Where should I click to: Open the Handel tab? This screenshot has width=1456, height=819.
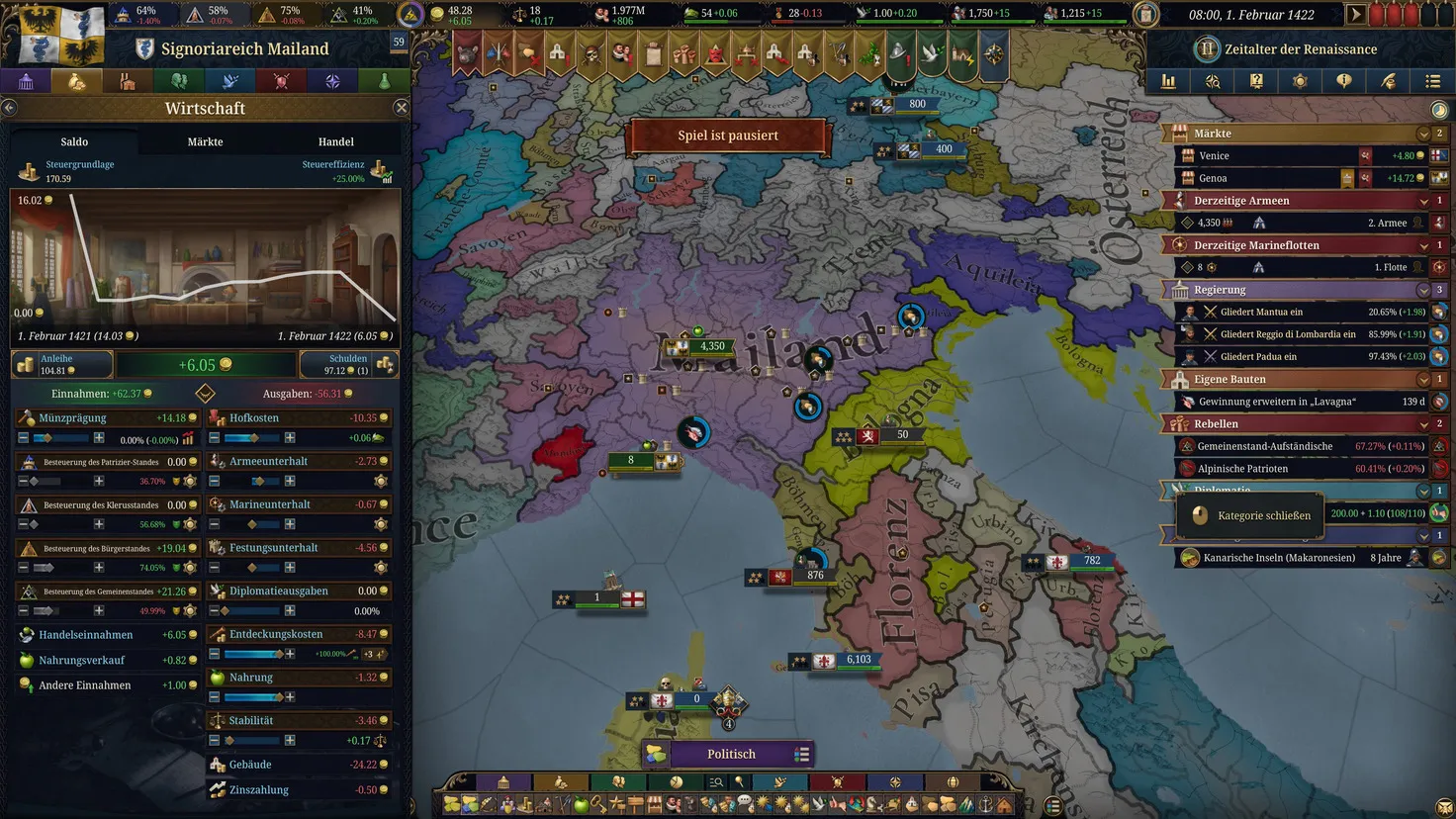coord(335,141)
